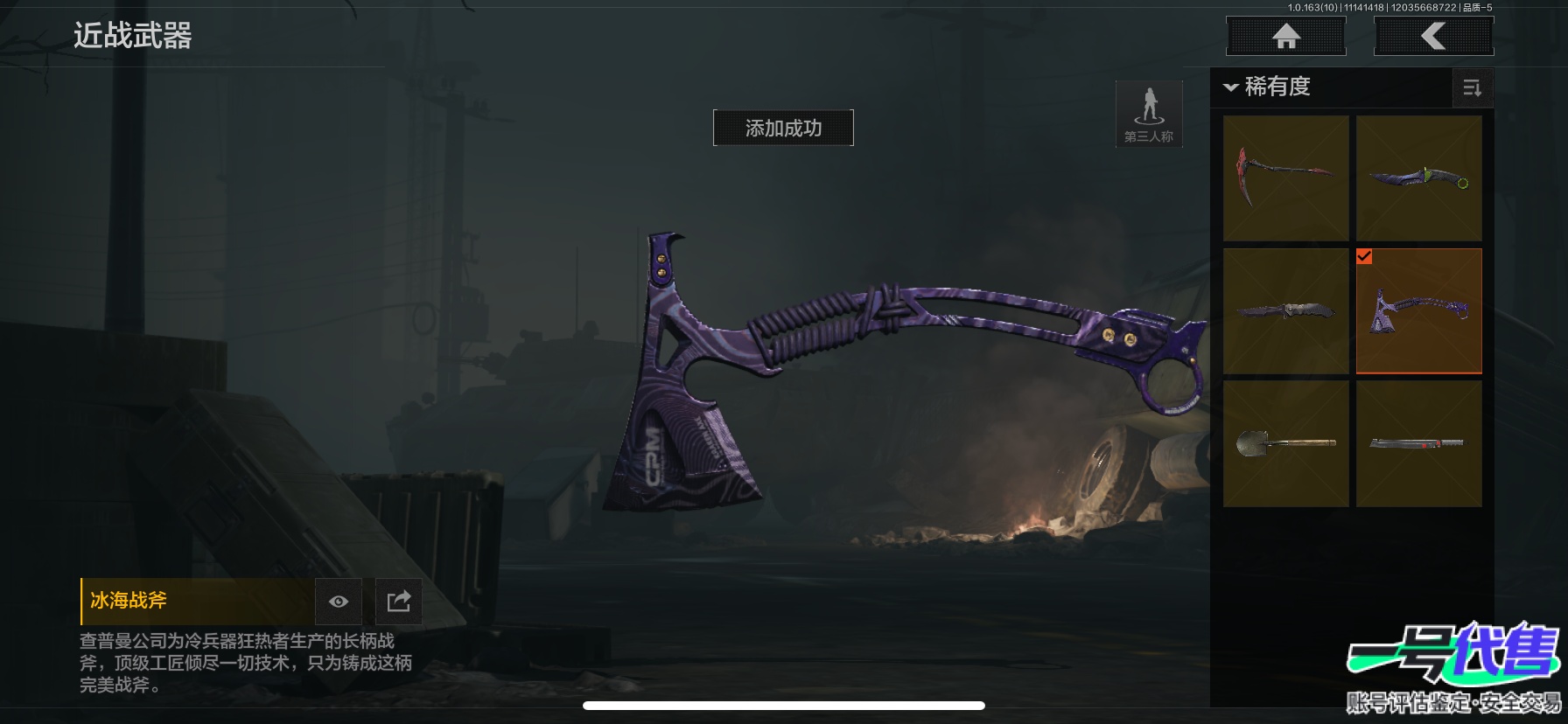This screenshot has height=724, width=1568.
Task: Select the shovel melee weapon
Action: pyautogui.click(x=1285, y=443)
